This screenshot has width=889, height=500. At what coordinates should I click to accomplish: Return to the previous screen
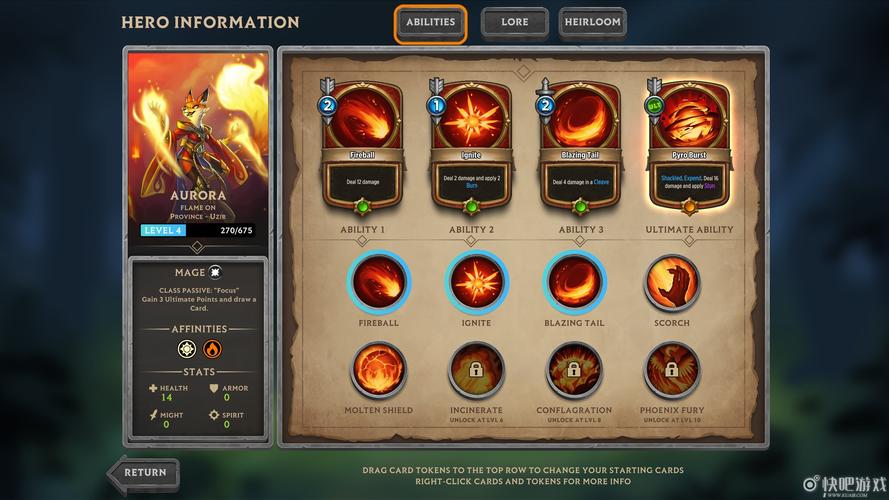pos(143,474)
